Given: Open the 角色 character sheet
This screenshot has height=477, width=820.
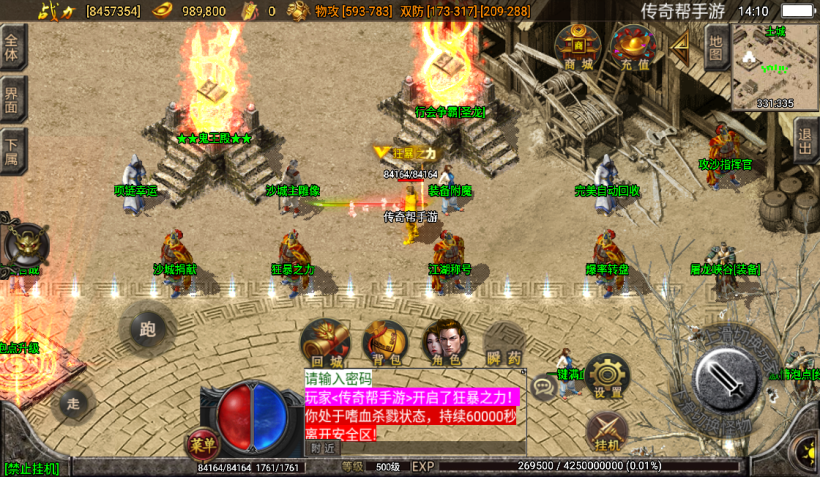Looking at the screenshot, I should pyautogui.click(x=443, y=343).
